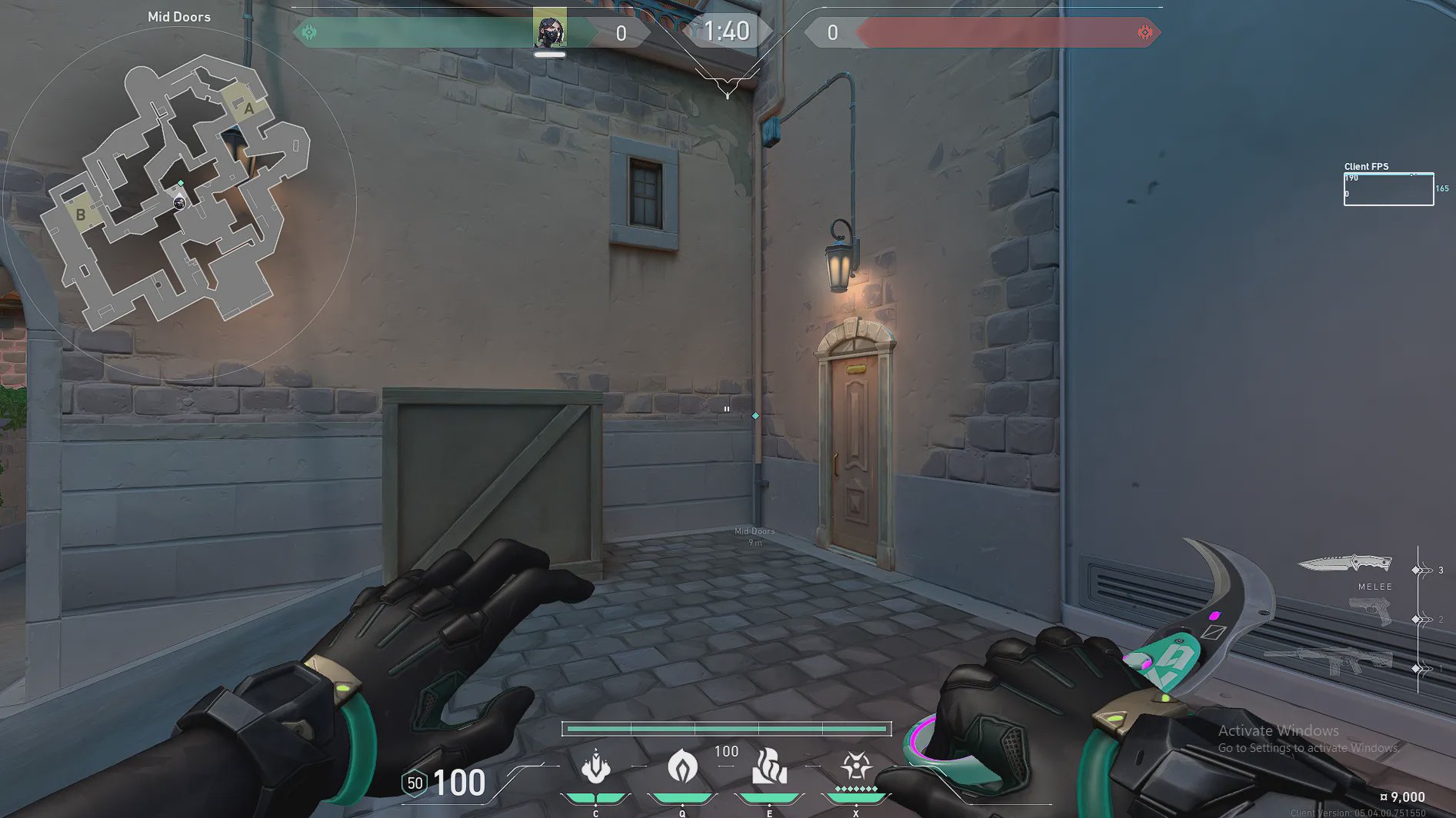Select the B site marker on minimap
1456x818 pixels.
[80, 215]
